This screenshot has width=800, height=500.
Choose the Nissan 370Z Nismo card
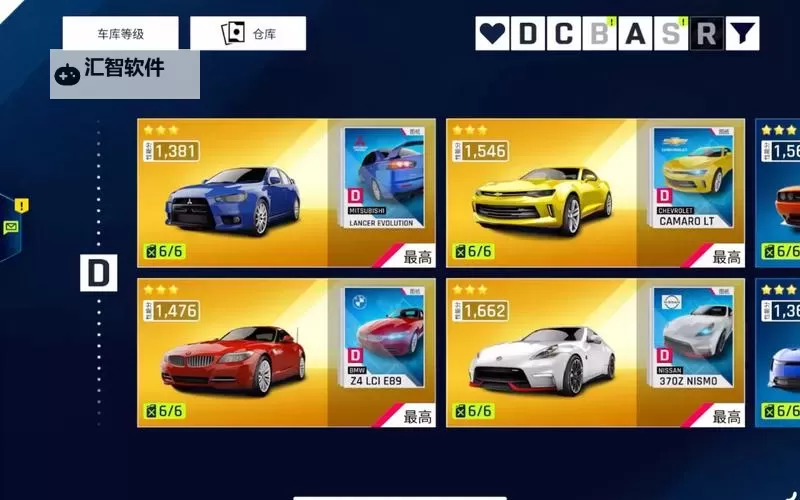pos(596,353)
